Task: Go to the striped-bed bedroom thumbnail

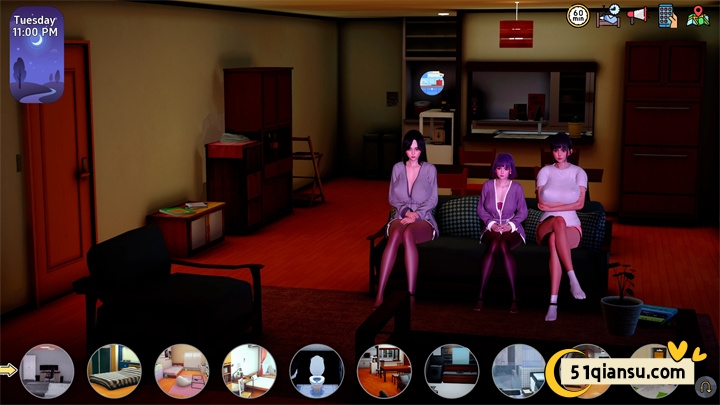Action: (x=114, y=371)
